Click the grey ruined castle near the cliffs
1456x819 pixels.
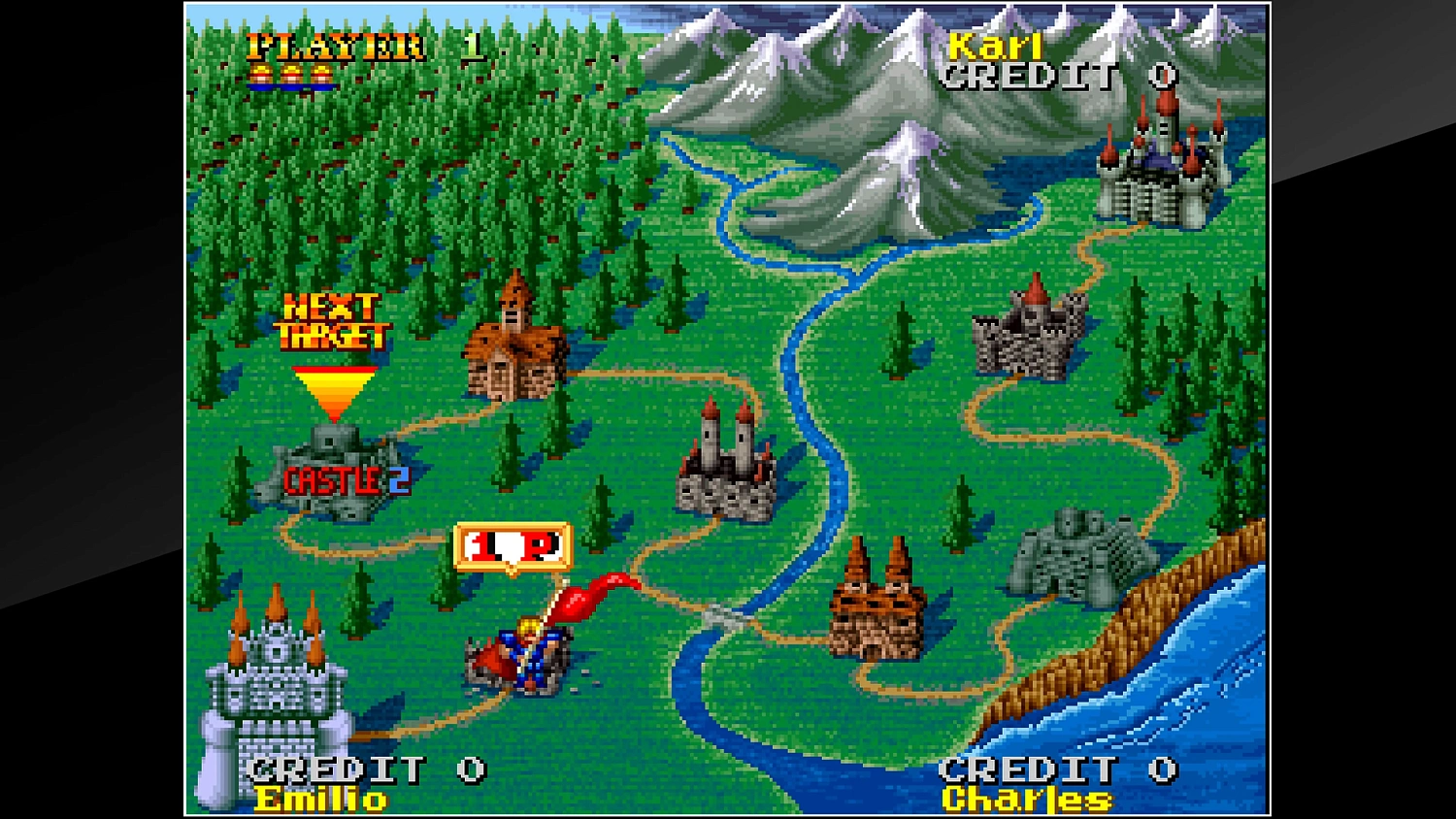click(x=1077, y=548)
